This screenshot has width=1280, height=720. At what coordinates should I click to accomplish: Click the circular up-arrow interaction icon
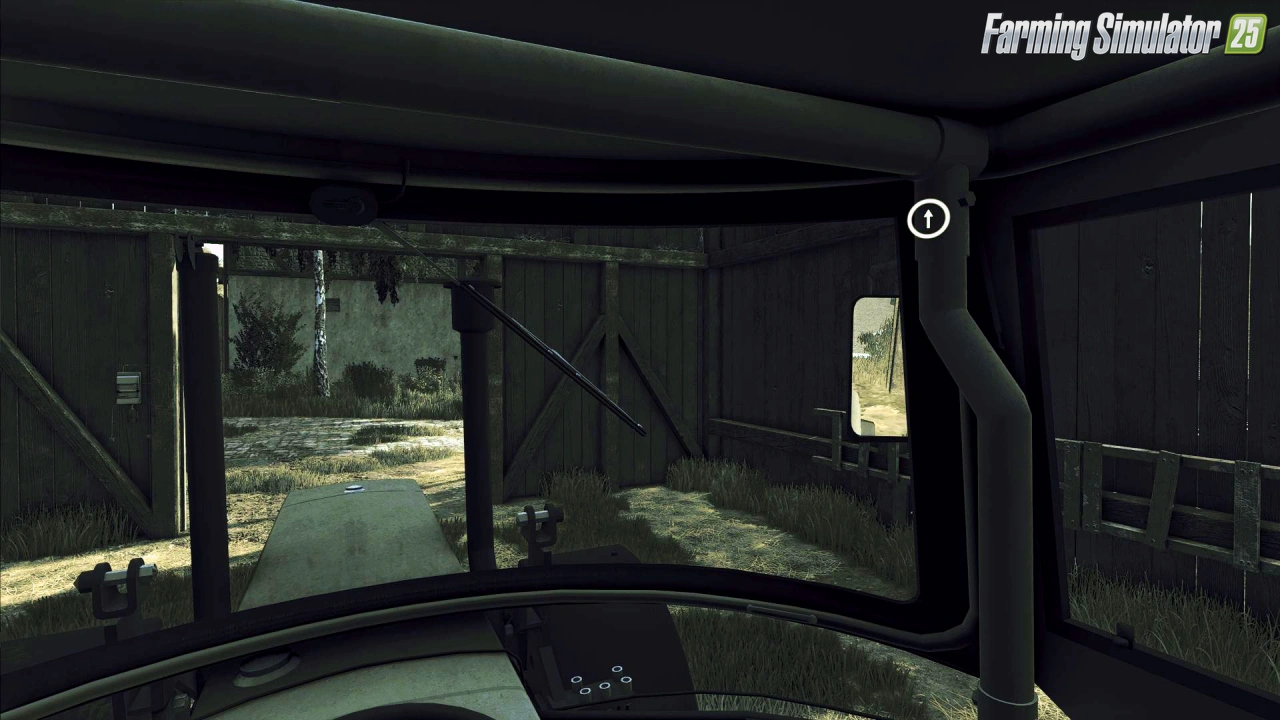[928, 219]
